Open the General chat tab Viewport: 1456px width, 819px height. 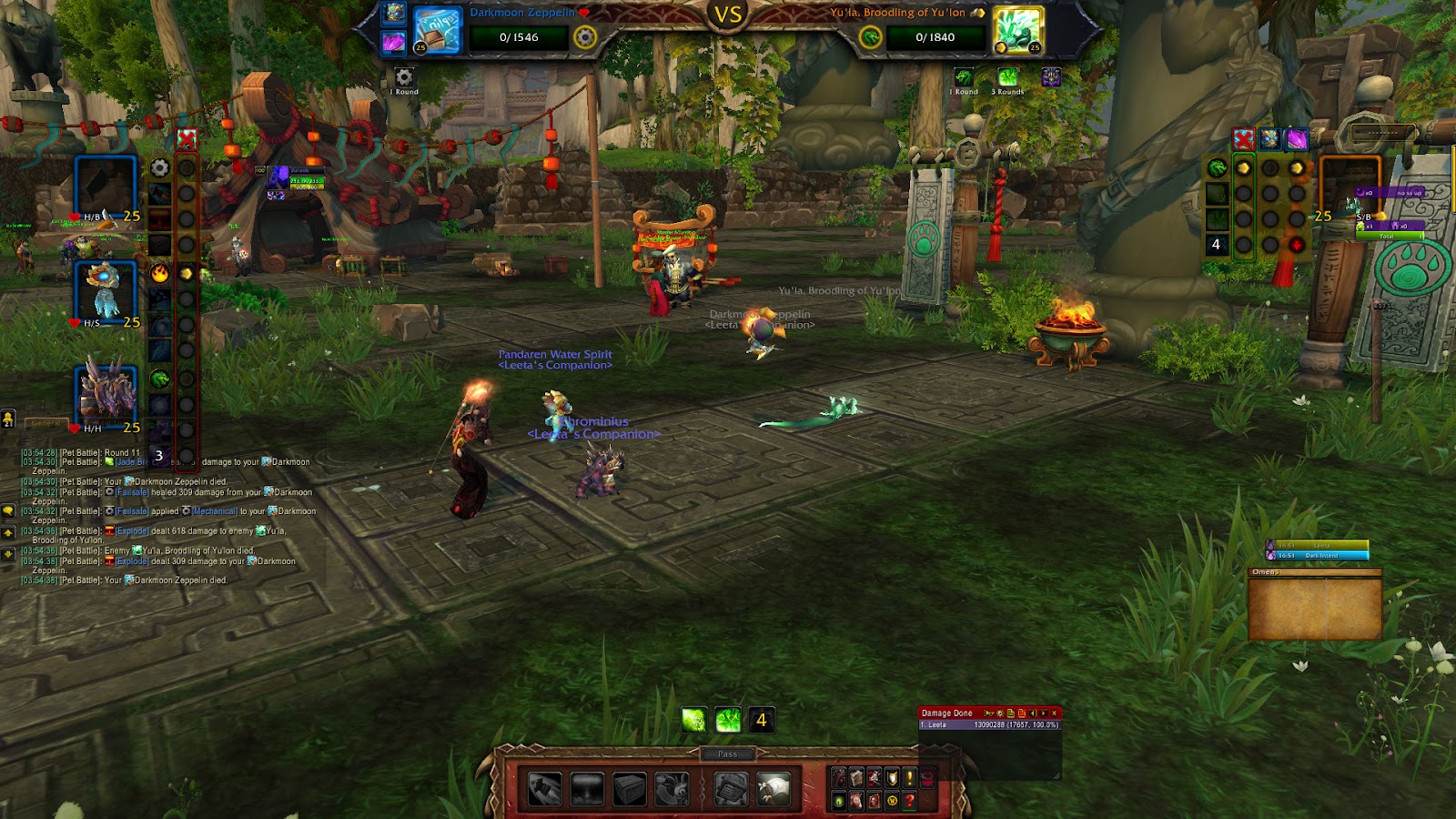[45, 423]
